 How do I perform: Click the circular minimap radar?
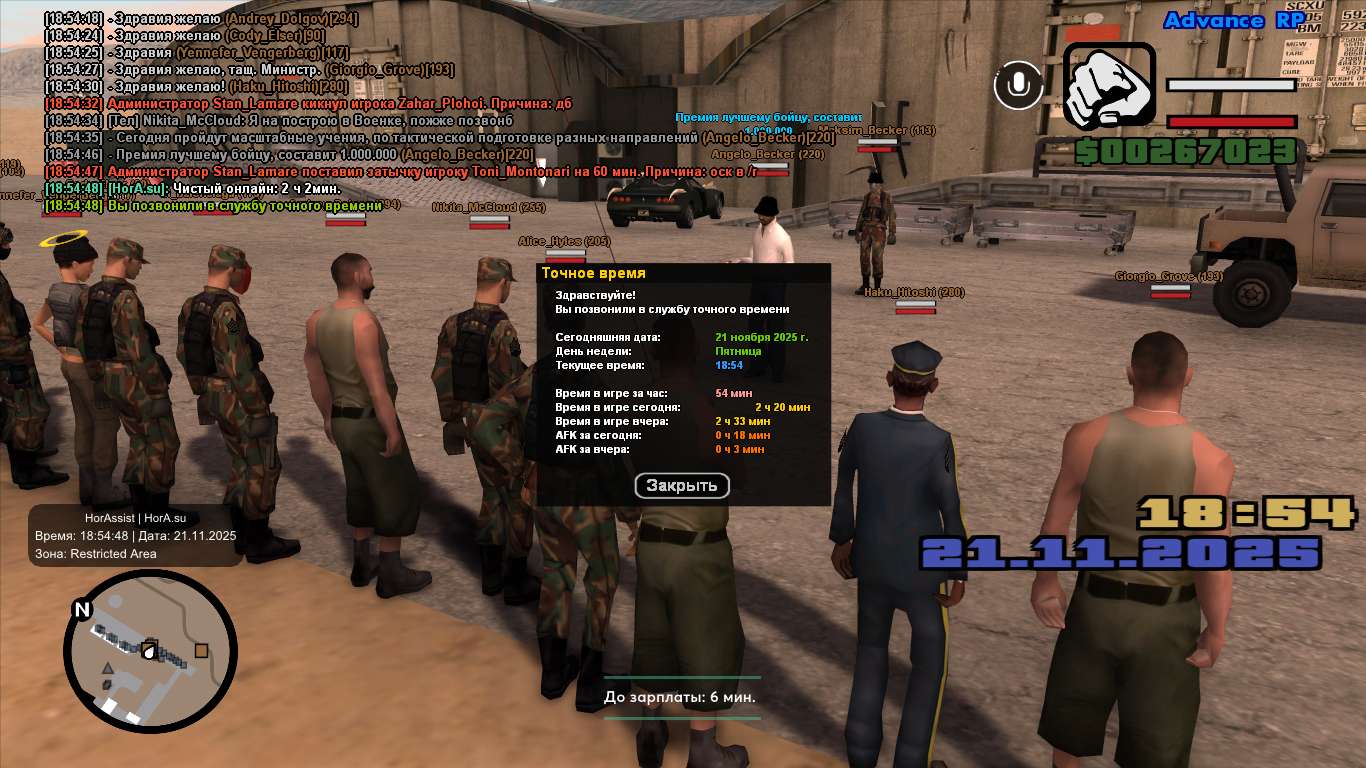coord(150,651)
